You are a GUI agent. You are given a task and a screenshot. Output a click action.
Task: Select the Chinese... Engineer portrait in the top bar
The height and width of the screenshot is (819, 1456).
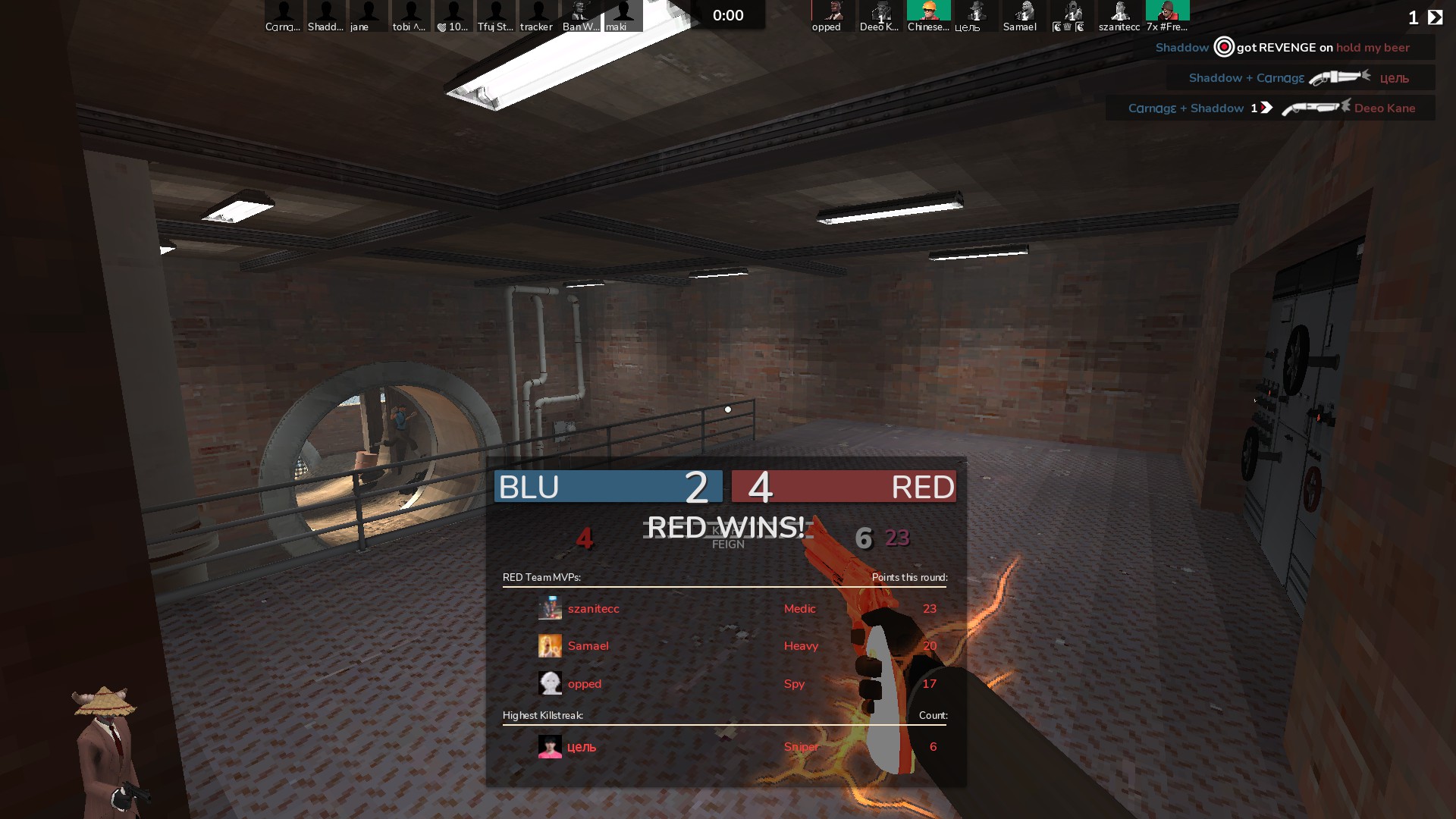[x=928, y=15]
